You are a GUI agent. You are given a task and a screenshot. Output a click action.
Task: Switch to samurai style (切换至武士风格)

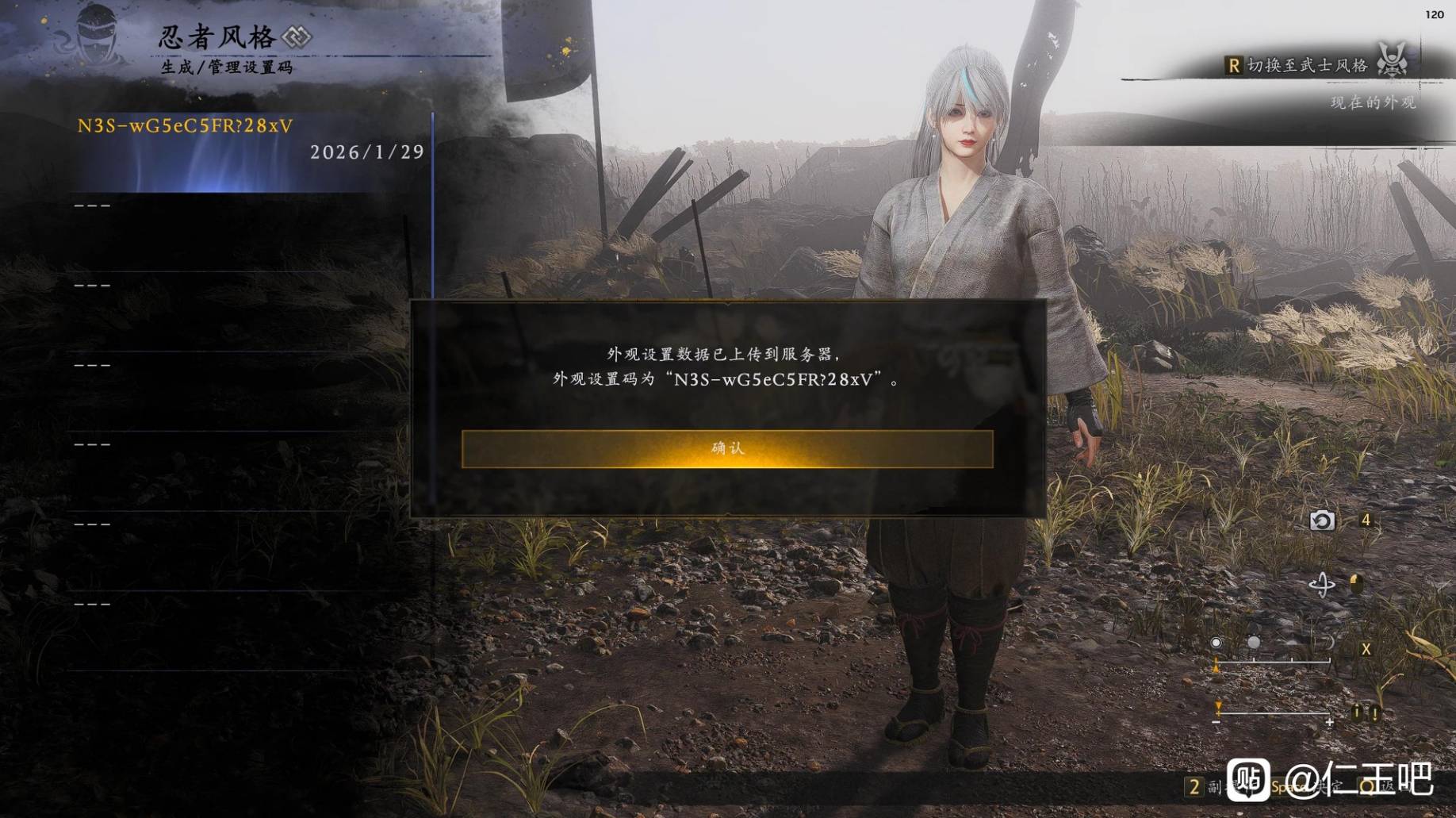tap(1307, 65)
